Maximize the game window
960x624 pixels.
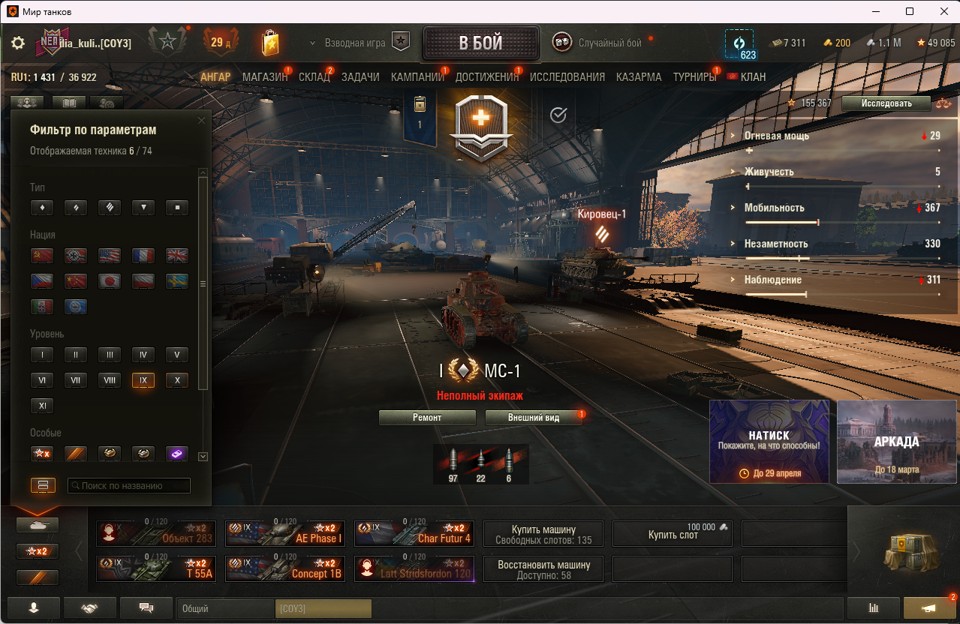click(x=910, y=11)
